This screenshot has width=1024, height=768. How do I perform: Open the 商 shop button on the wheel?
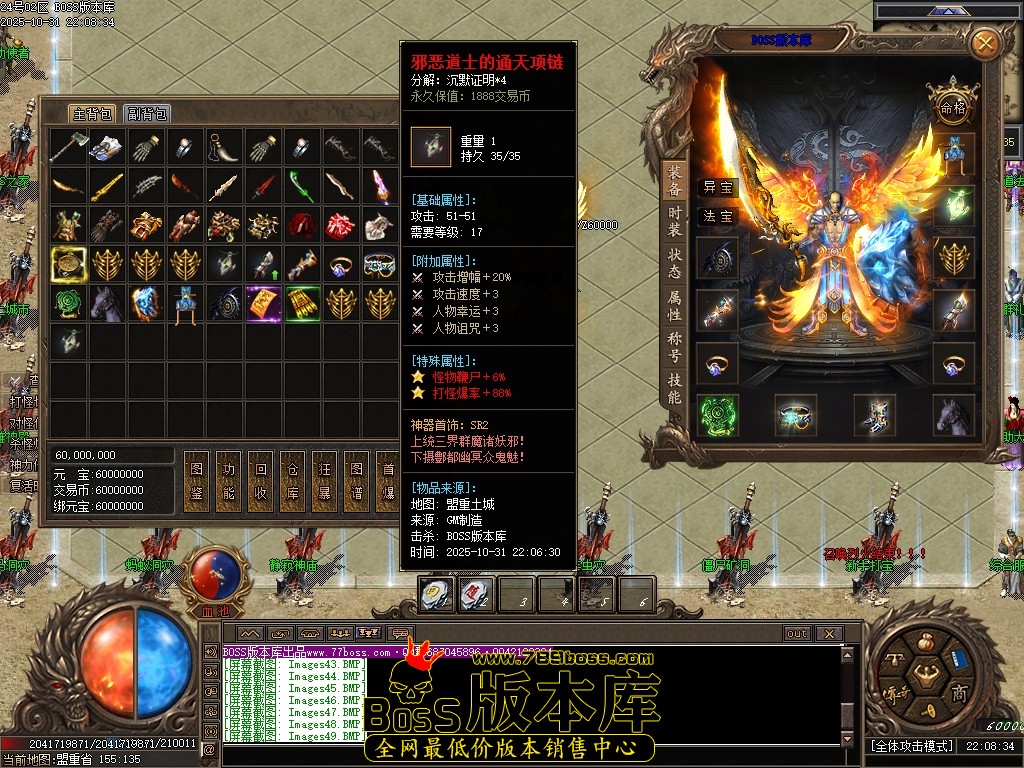pyautogui.click(x=958, y=692)
